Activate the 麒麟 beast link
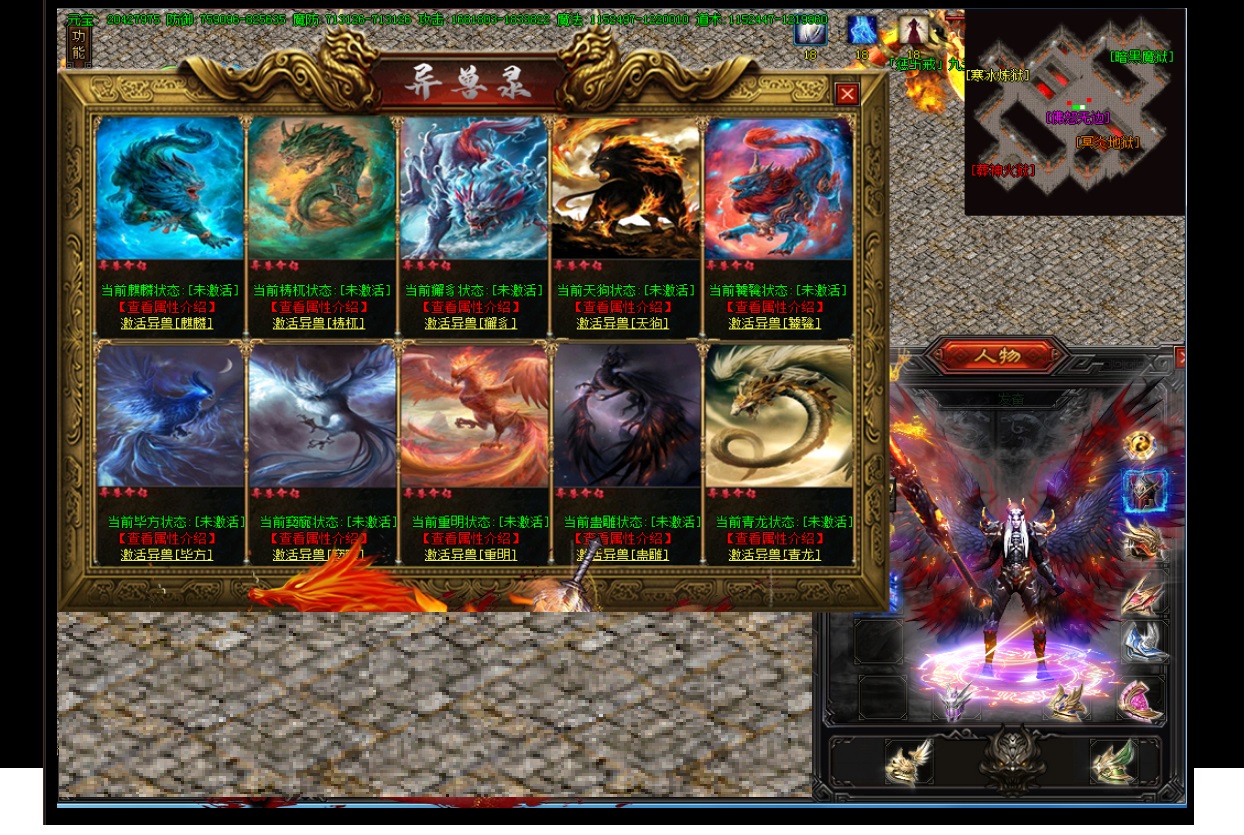1244x835 pixels. pos(168,323)
